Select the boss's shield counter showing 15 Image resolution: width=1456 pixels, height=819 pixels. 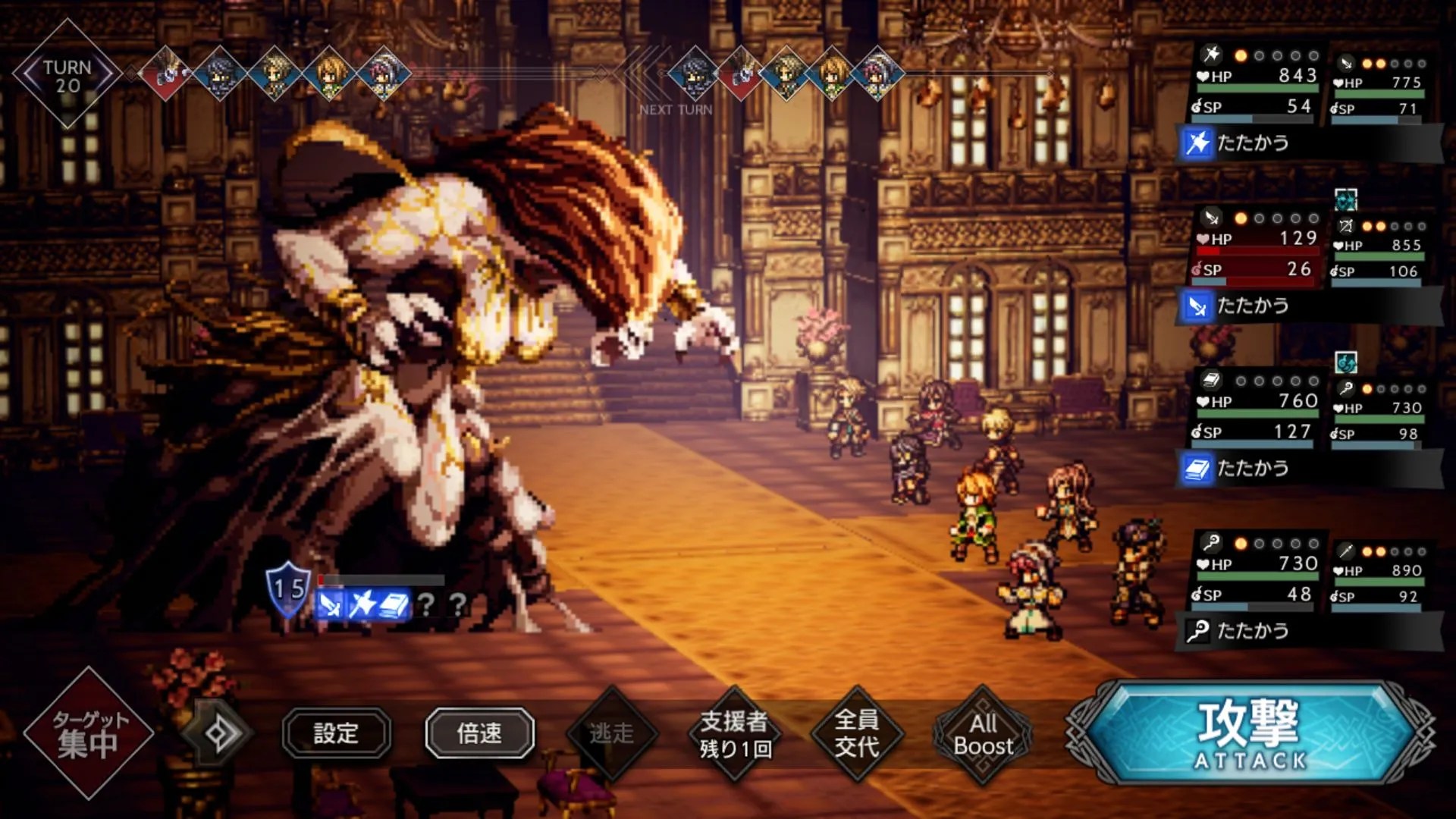[288, 589]
